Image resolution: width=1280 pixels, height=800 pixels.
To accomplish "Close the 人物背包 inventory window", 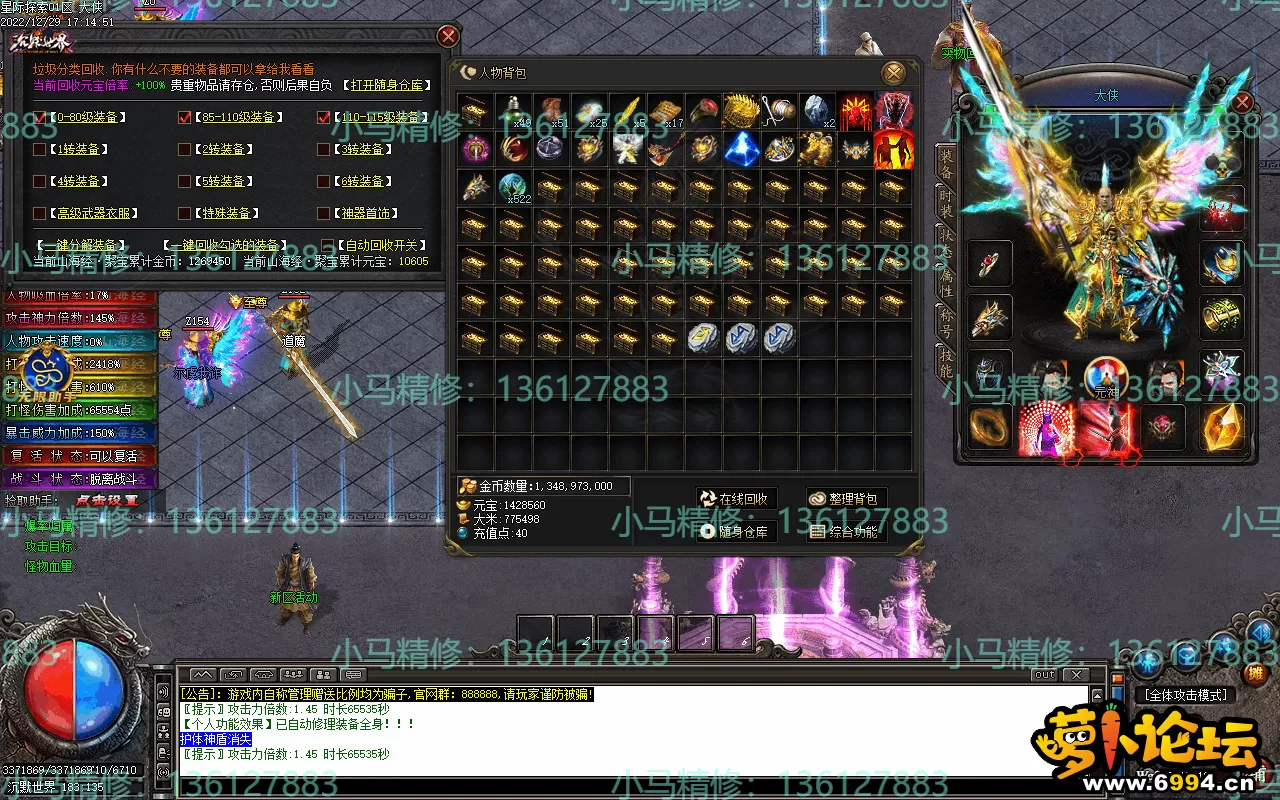I will coord(893,72).
